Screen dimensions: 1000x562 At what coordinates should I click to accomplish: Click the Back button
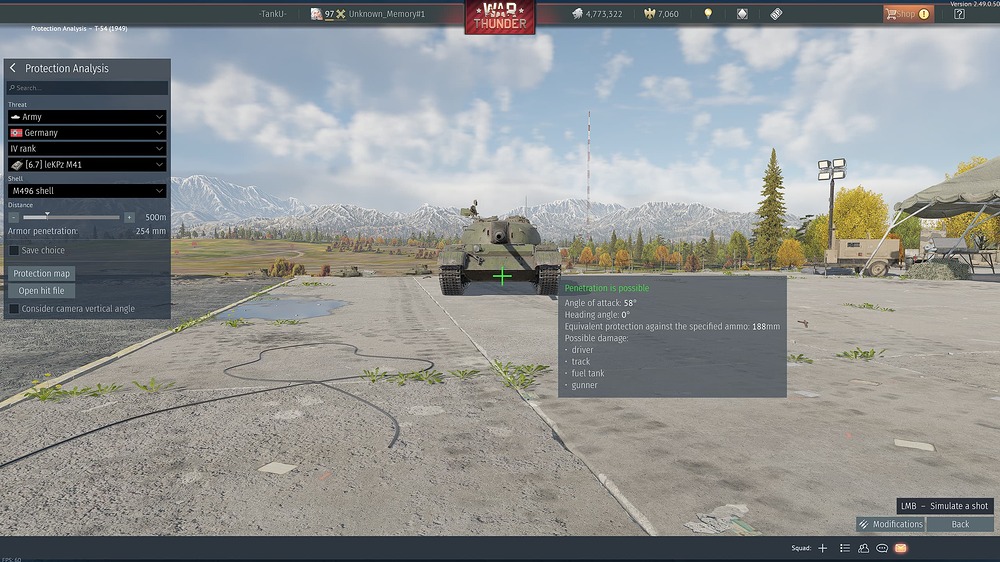(960, 524)
